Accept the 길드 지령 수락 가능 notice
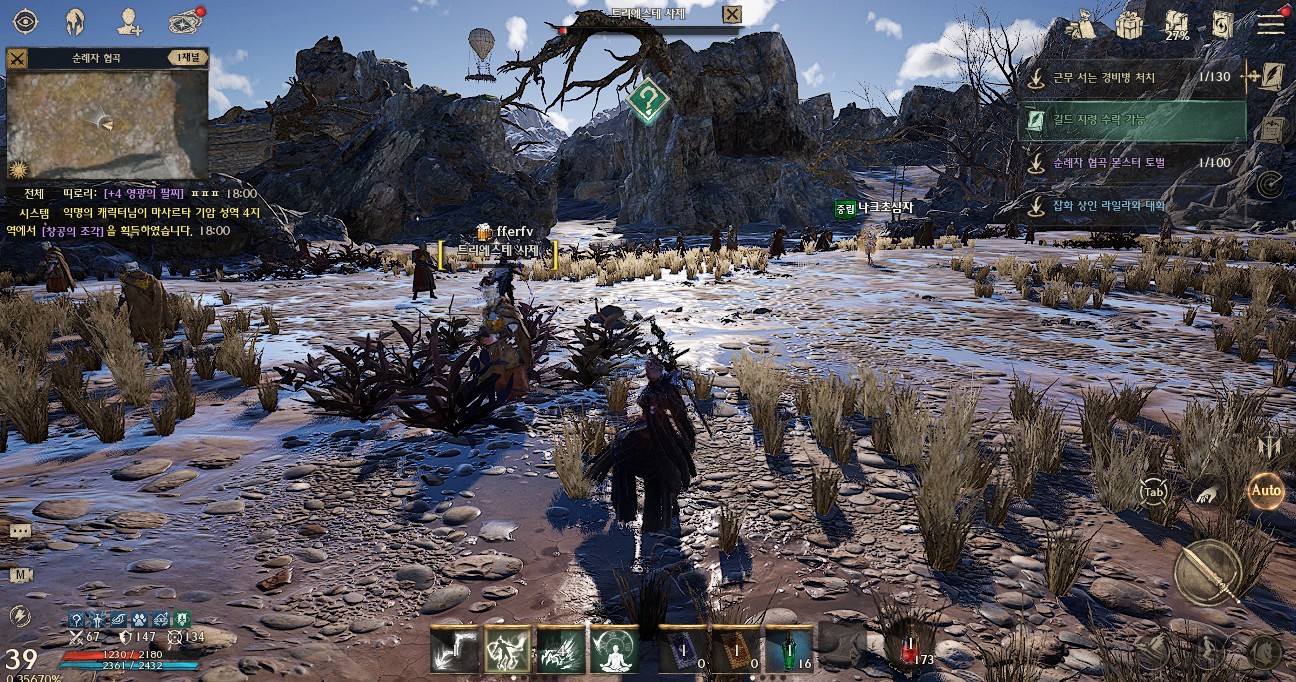Image resolution: width=1296 pixels, height=682 pixels. 1132,121
